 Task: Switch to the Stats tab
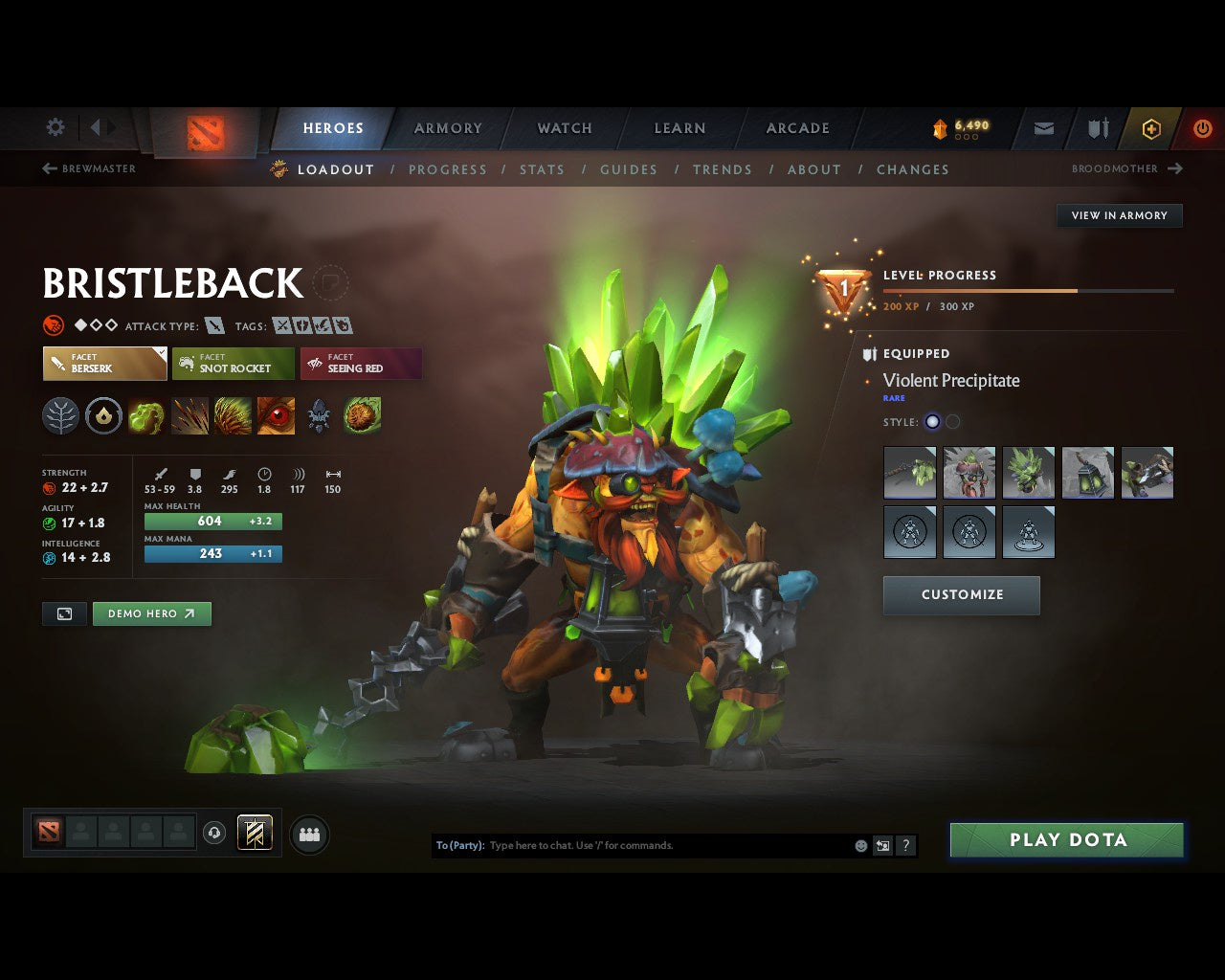tap(542, 169)
